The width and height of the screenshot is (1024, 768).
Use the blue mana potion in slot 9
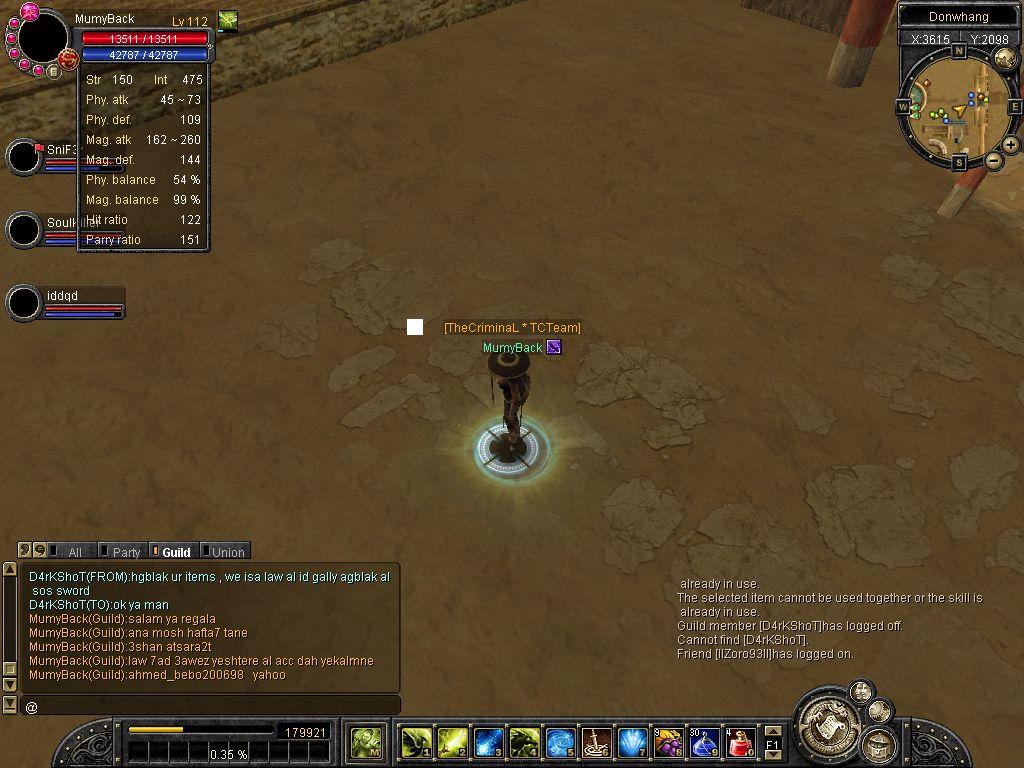704,742
